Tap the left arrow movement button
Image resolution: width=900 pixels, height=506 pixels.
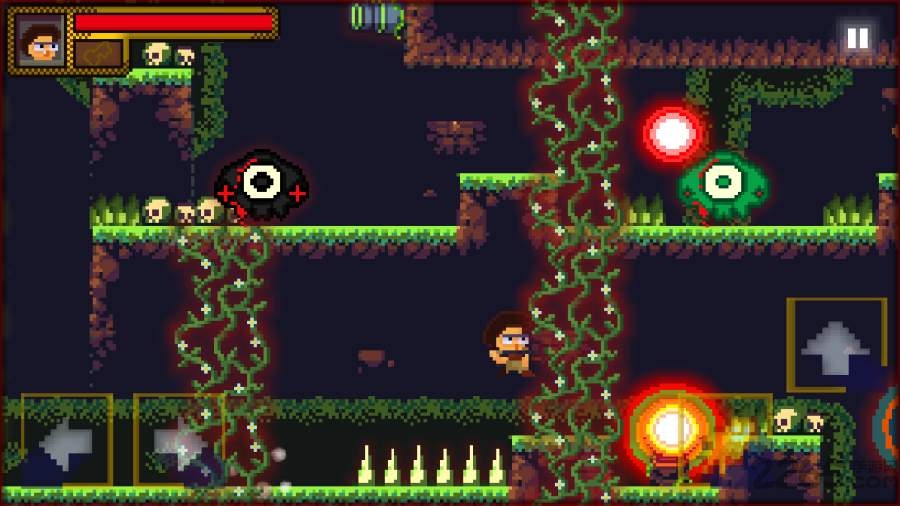tap(65, 438)
